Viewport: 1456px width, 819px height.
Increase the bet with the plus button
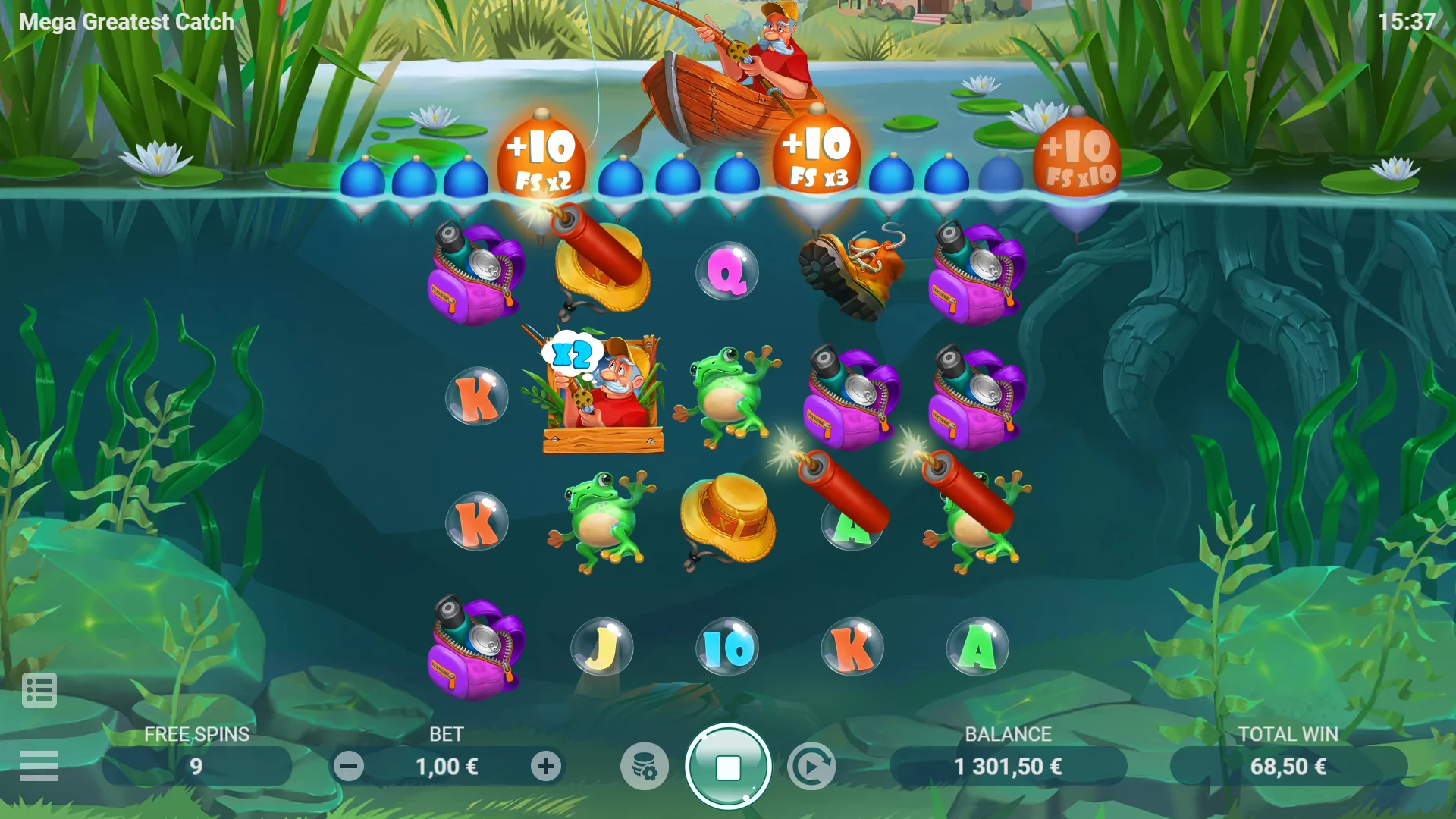pyautogui.click(x=545, y=766)
